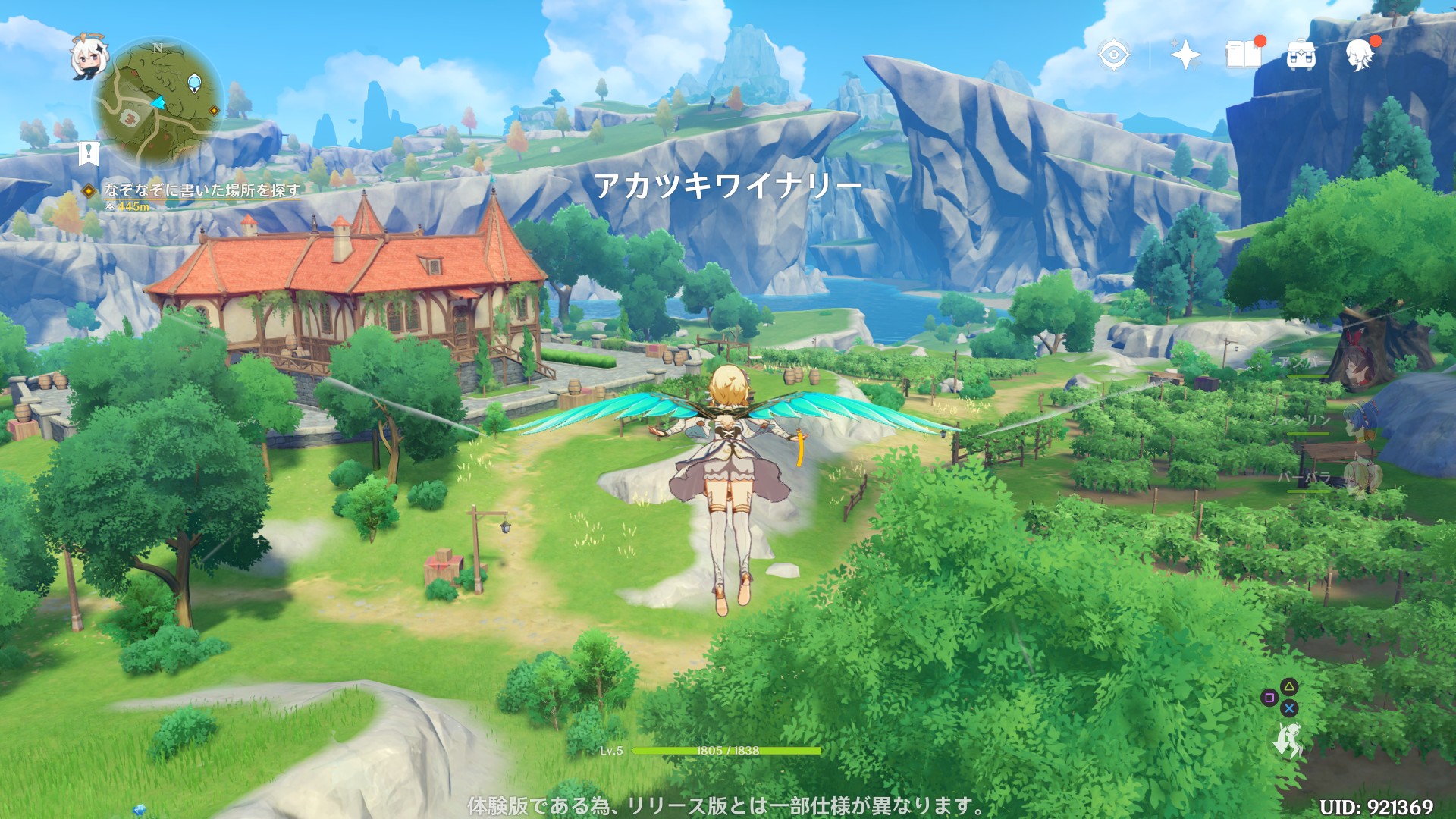The height and width of the screenshot is (819, 1456).
Task: Open the Wish star icon
Action: tap(1185, 55)
